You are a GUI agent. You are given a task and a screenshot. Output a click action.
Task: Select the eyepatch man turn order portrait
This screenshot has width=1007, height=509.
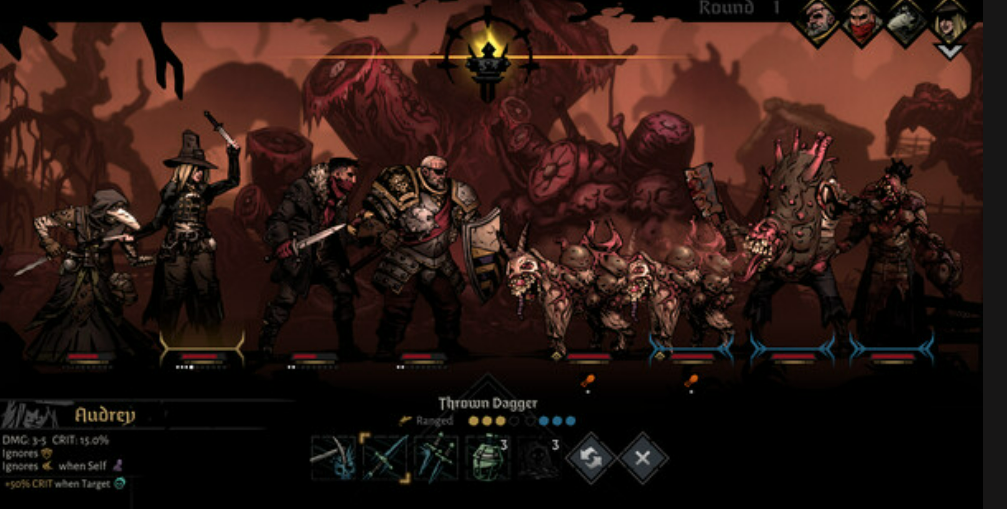pyautogui.click(x=819, y=21)
